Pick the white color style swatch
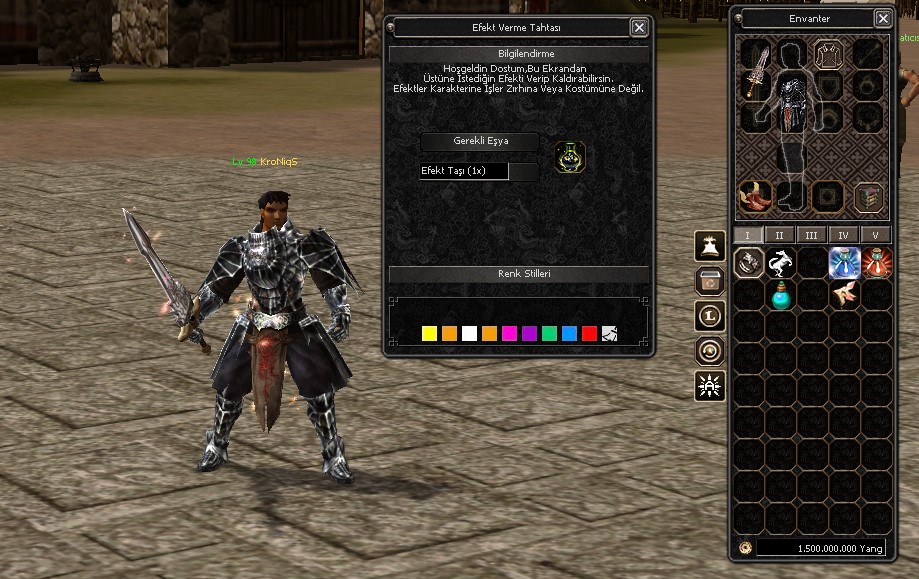The width and height of the screenshot is (919, 579). click(469, 333)
